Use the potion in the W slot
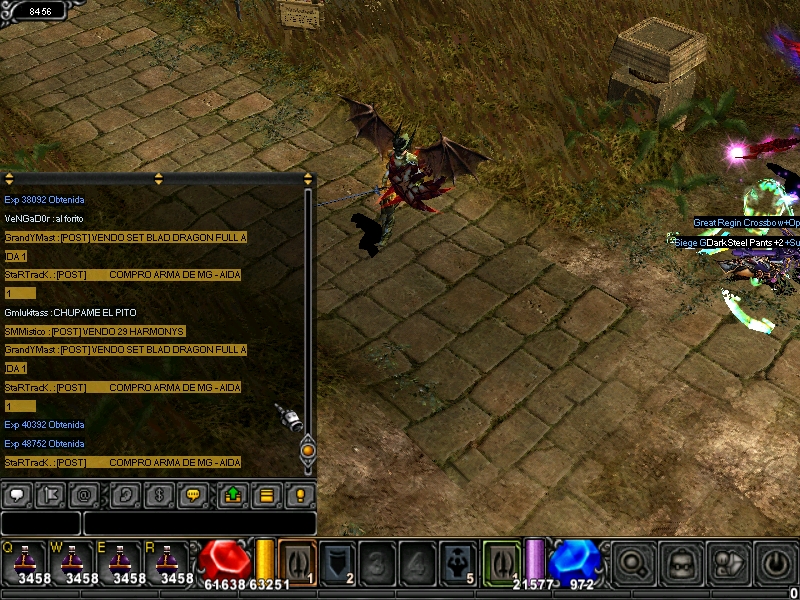 coord(72,561)
